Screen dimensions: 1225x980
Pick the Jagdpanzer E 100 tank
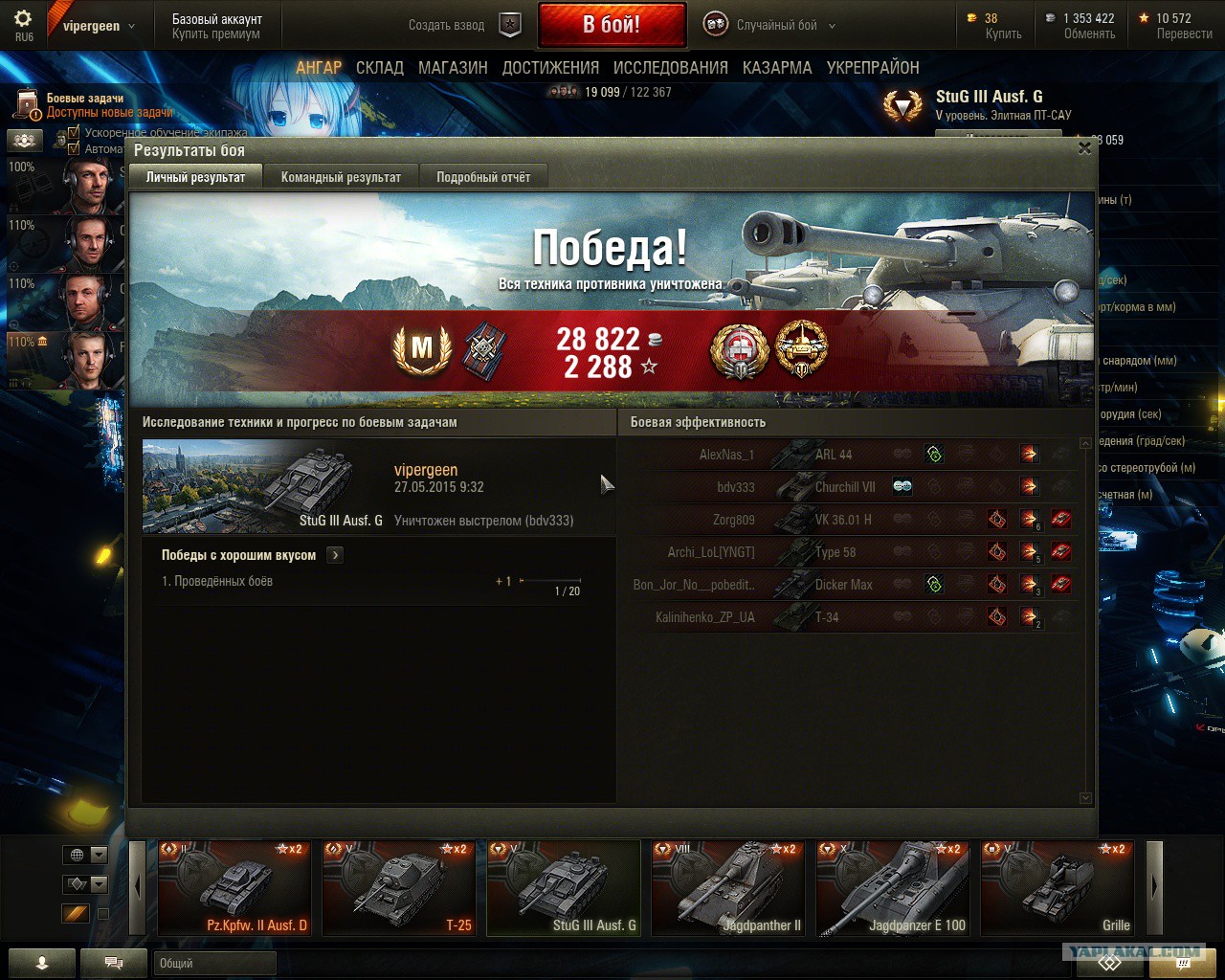coord(892,887)
